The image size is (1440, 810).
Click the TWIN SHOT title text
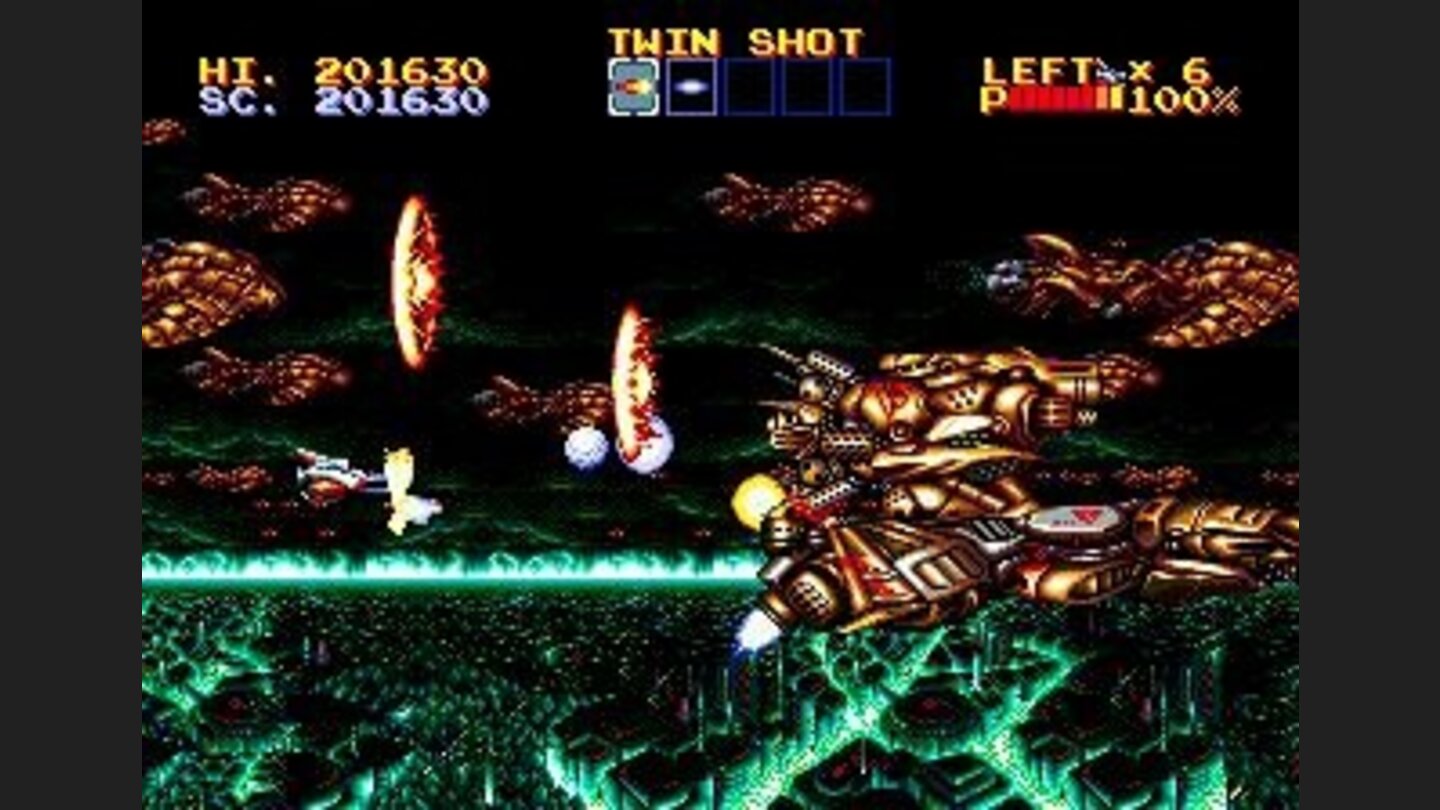(740, 40)
